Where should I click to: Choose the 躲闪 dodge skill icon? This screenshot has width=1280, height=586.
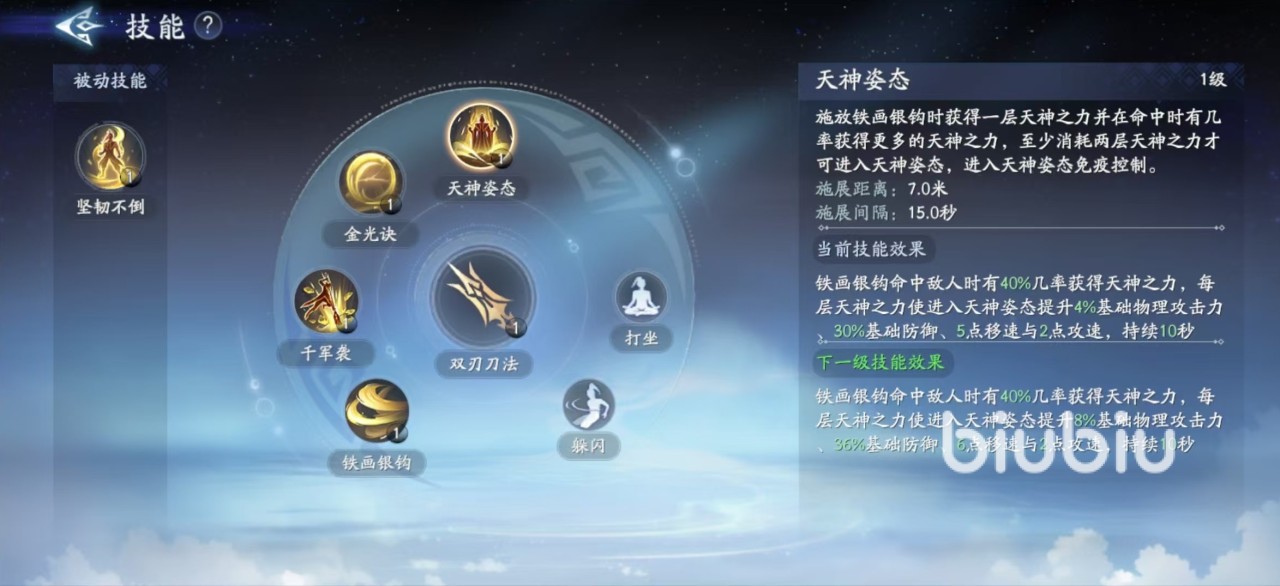point(588,404)
